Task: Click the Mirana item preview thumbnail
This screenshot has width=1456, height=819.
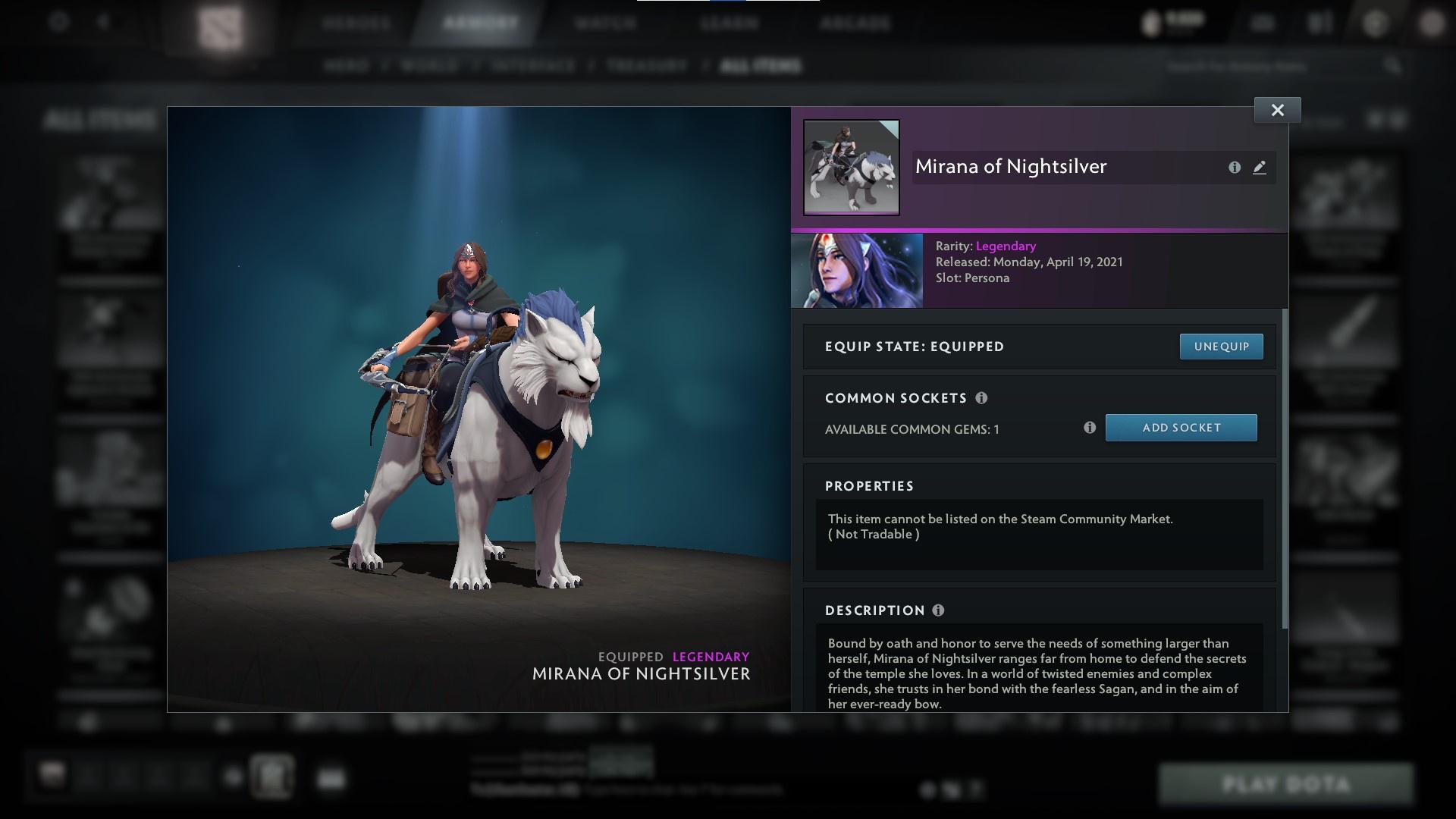Action: (851, 167)
